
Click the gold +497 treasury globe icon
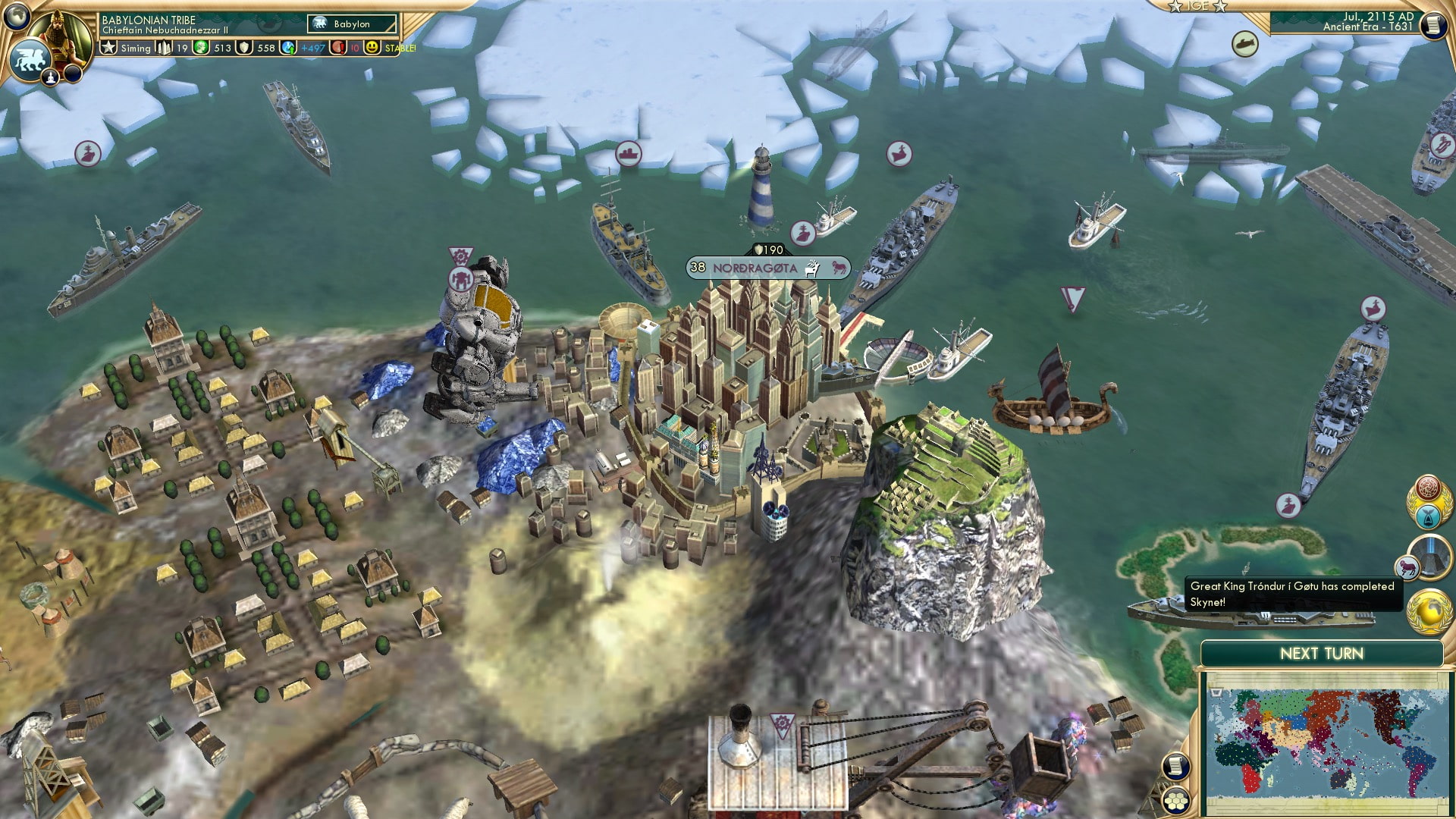click(x=288, y=47)
